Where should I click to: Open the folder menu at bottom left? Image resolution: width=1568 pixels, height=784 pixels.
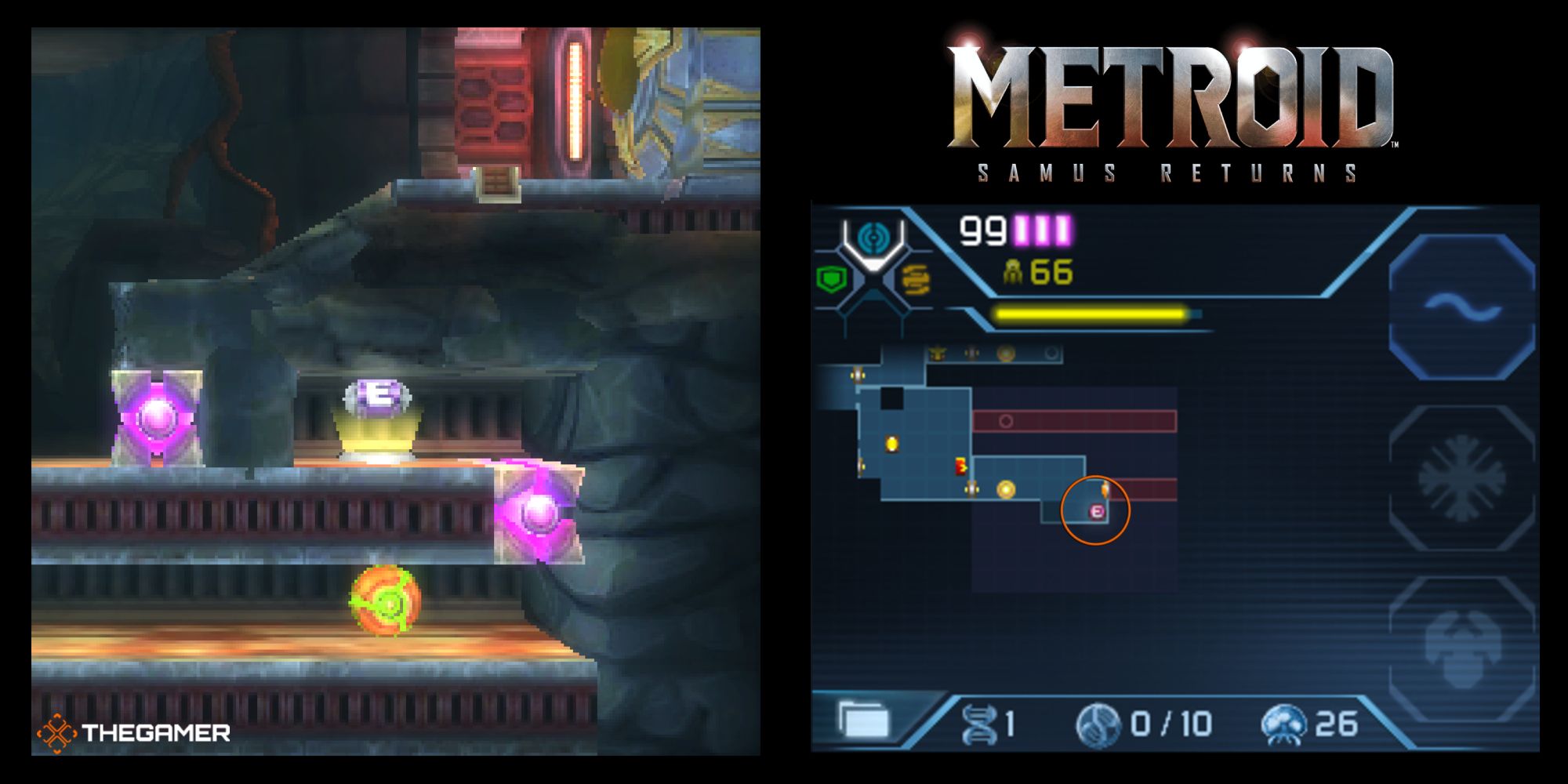[862, 720]
